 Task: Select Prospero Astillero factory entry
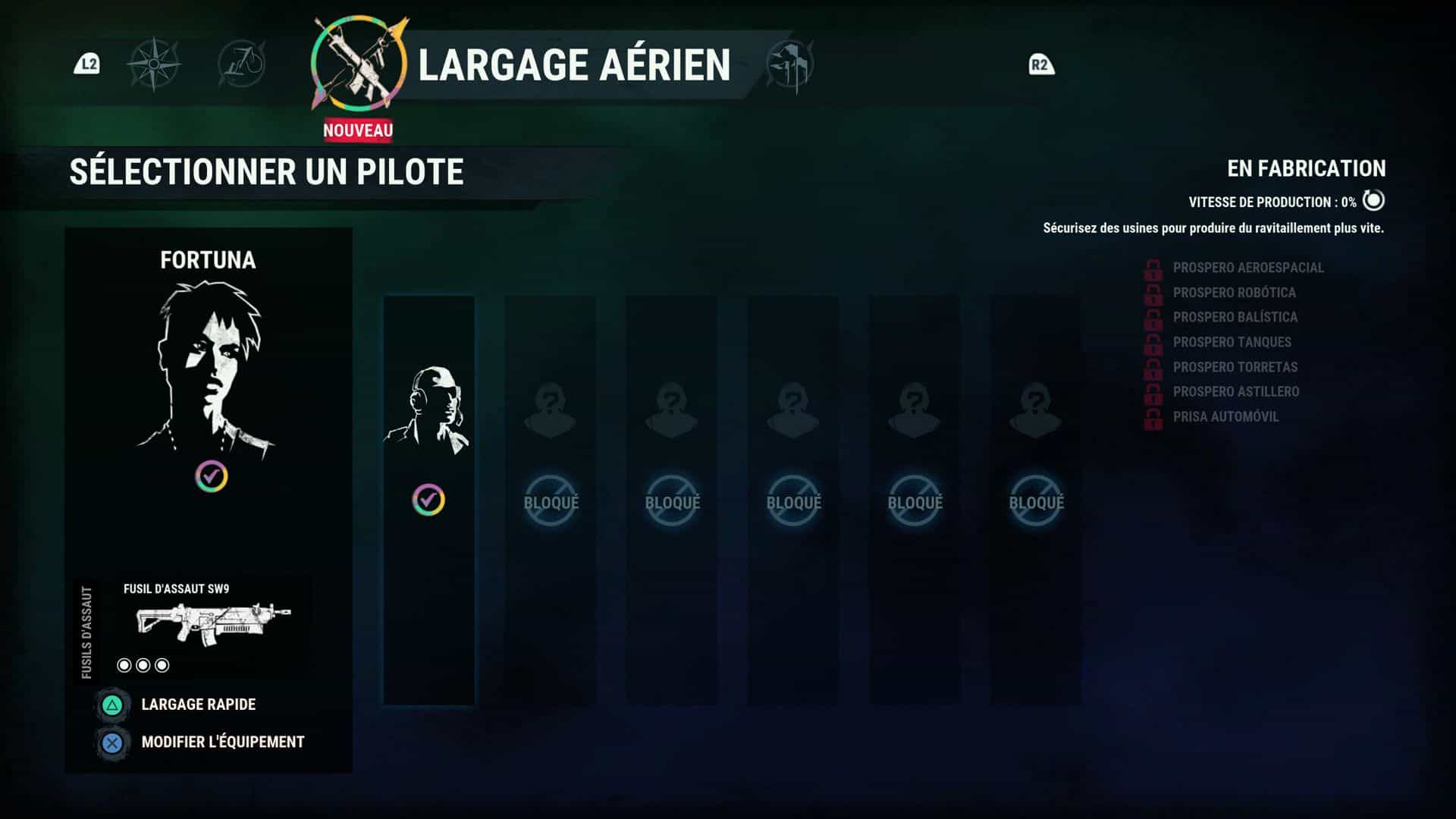tap(1235, 392)
